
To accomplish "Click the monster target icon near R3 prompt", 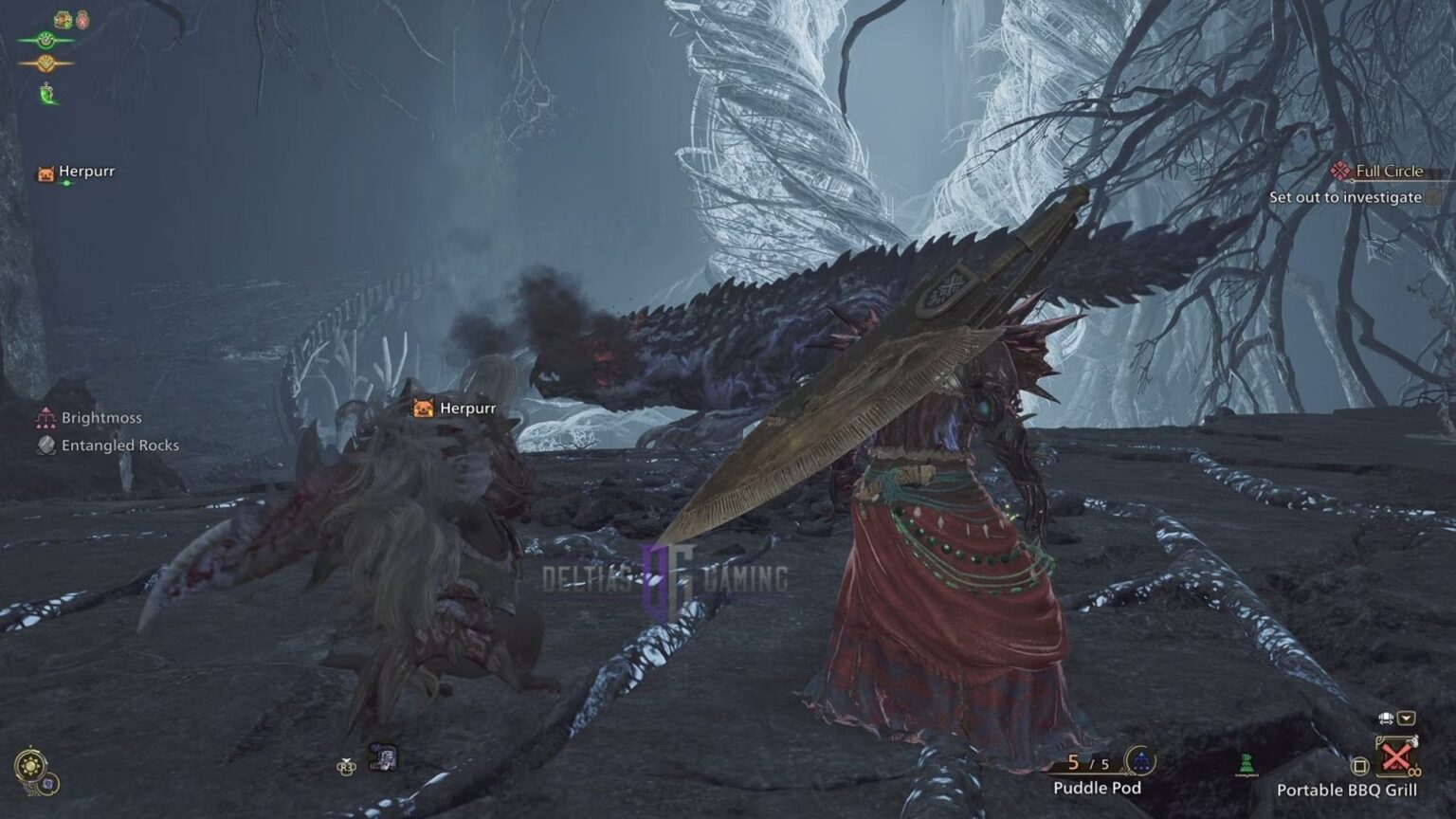I will [384, 755].
